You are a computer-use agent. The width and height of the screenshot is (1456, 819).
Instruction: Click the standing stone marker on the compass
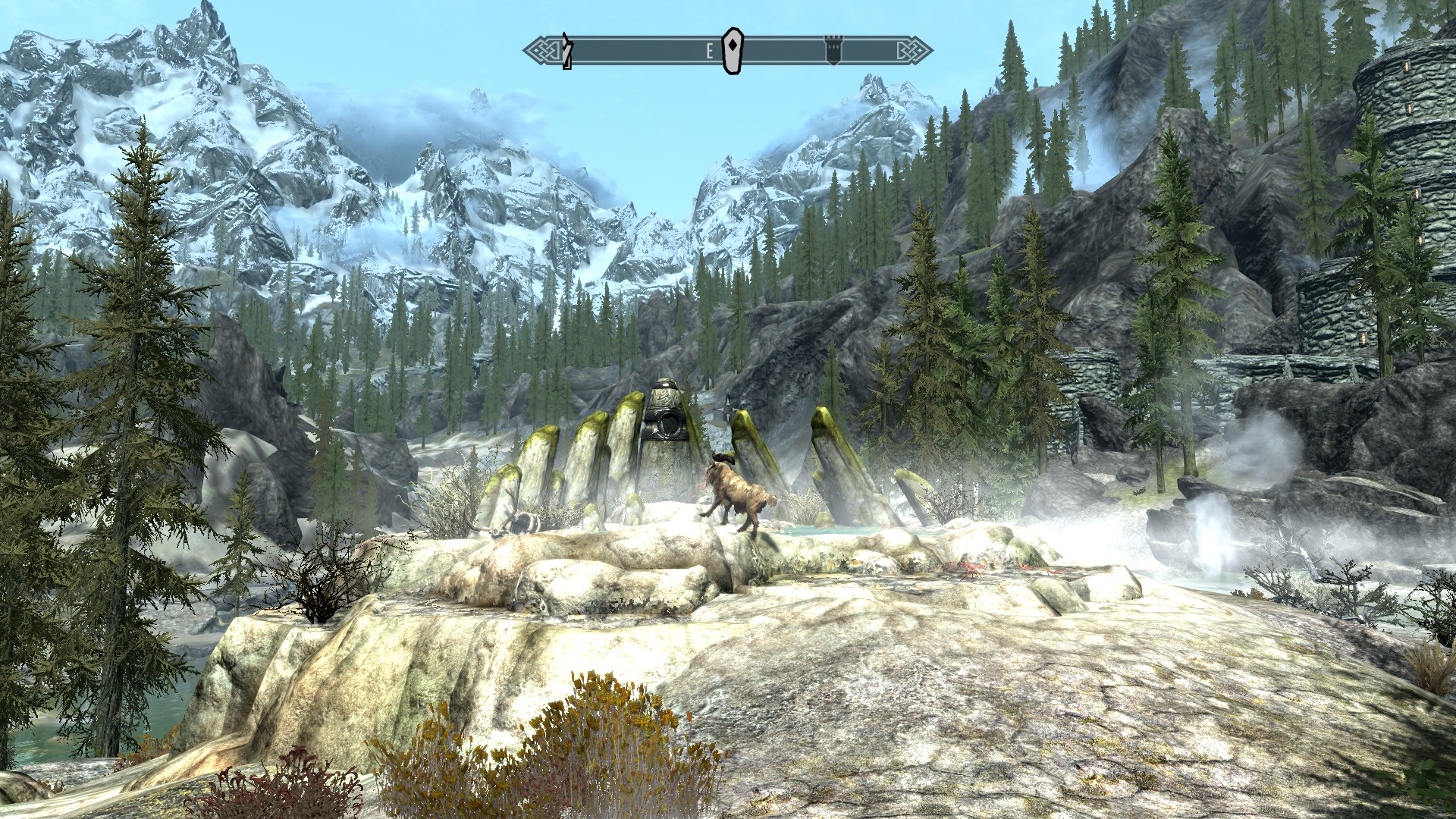(731, 52)
